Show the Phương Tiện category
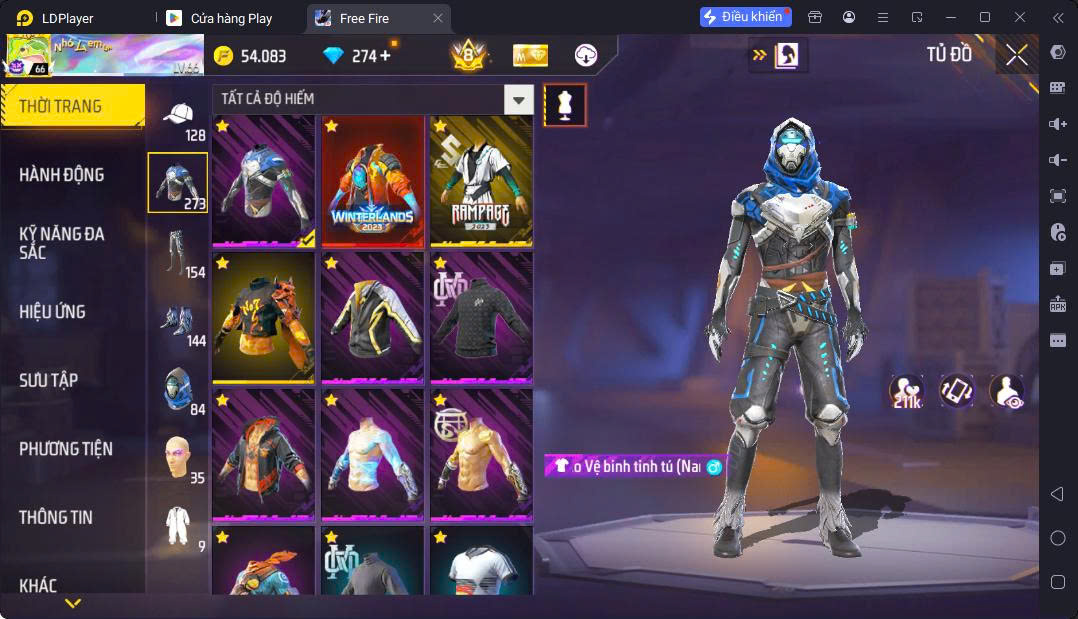 pos(66,449)
